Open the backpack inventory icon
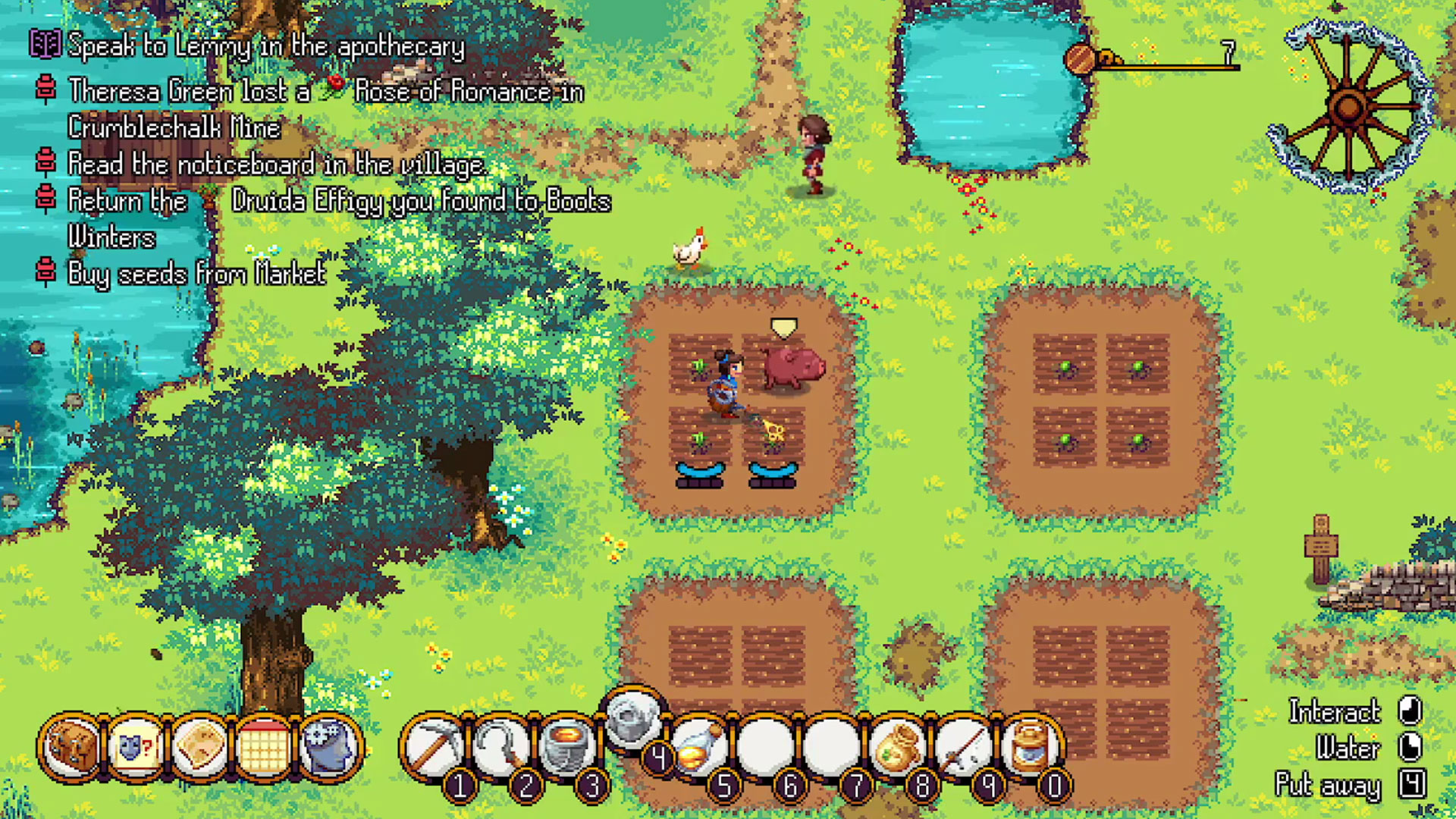This screenshot has width=1456, height=819. click(71, 748)
